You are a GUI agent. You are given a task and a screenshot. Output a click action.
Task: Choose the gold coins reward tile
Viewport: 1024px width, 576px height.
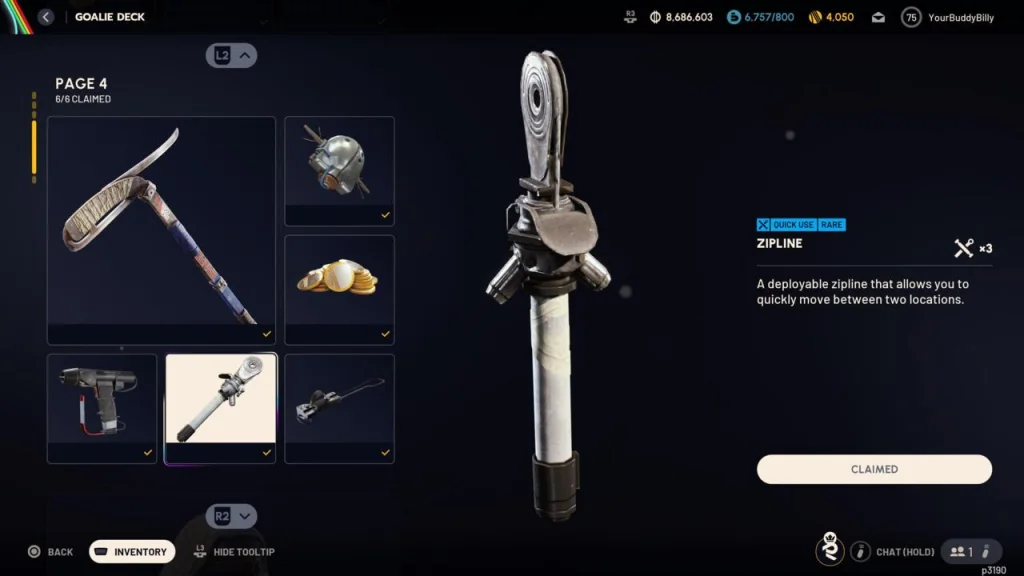coord(339,289)
